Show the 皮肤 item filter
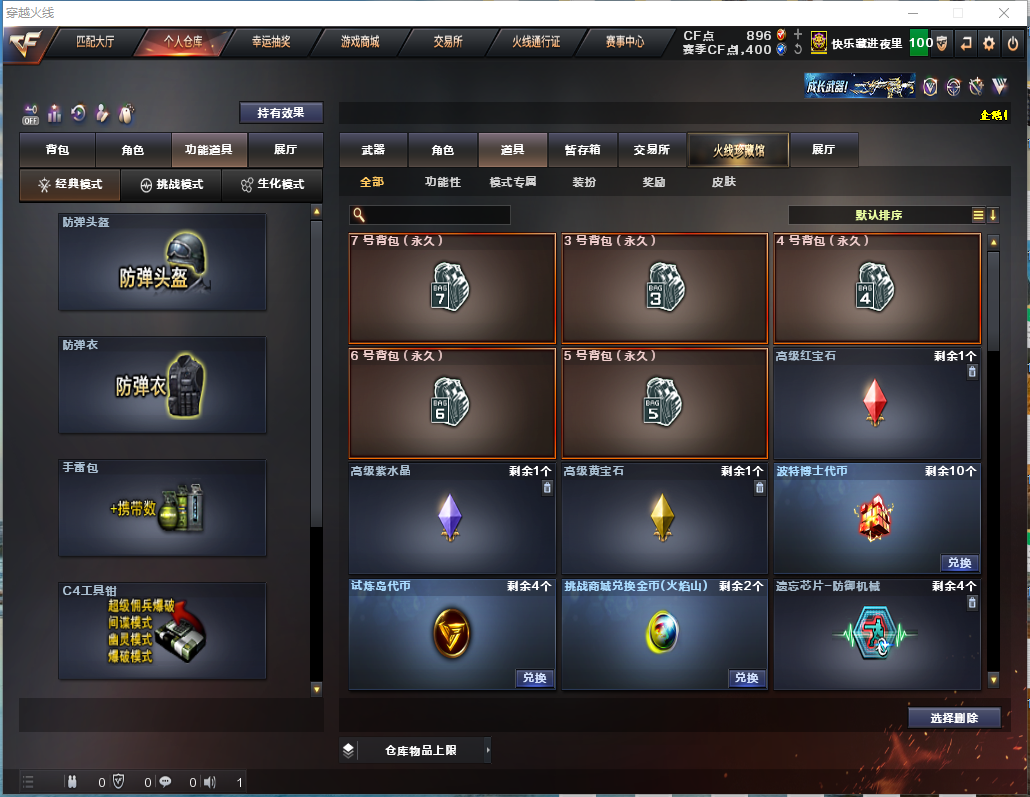 723,182
